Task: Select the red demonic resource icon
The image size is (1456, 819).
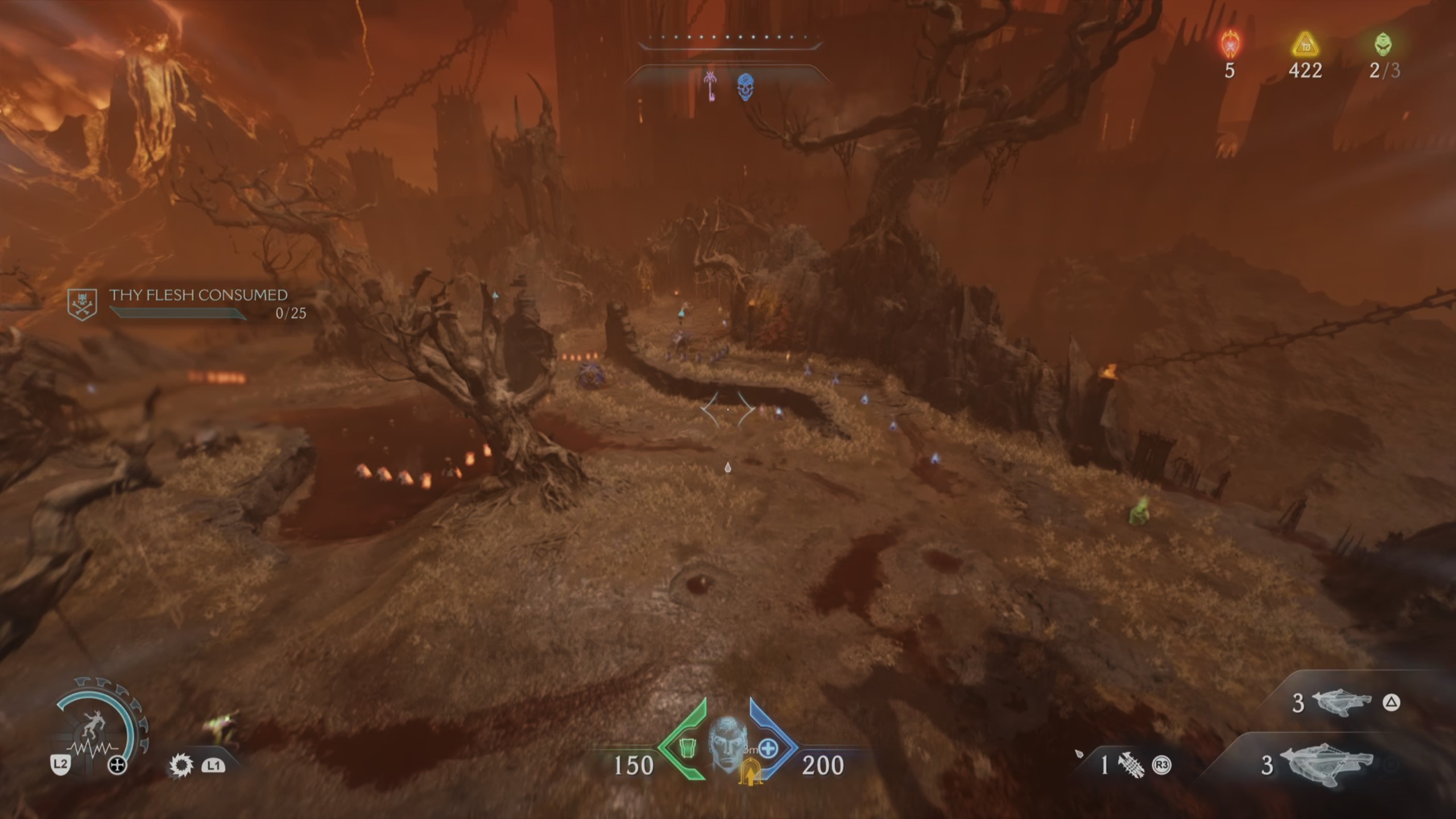Action: (1230, 44)
